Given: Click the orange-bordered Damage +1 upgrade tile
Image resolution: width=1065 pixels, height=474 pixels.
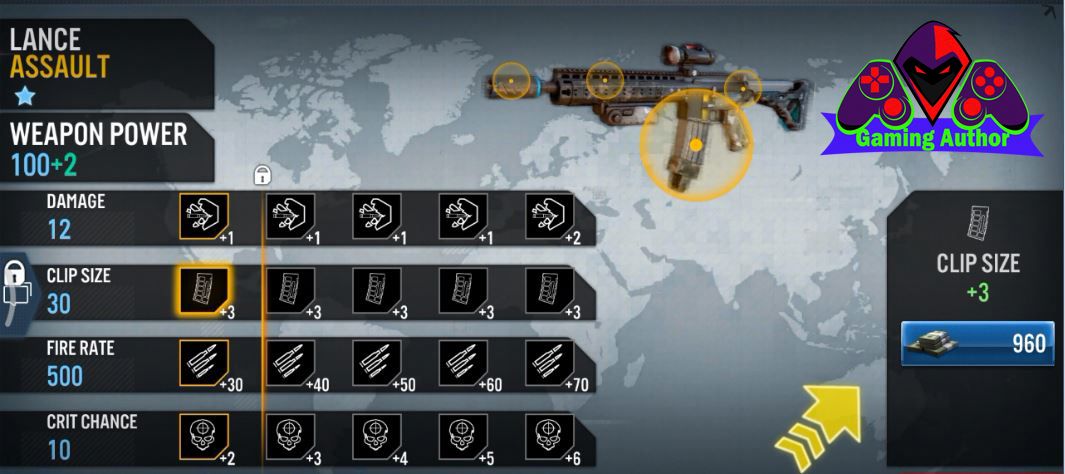Looking at the screenshot, I should [204, 215].
